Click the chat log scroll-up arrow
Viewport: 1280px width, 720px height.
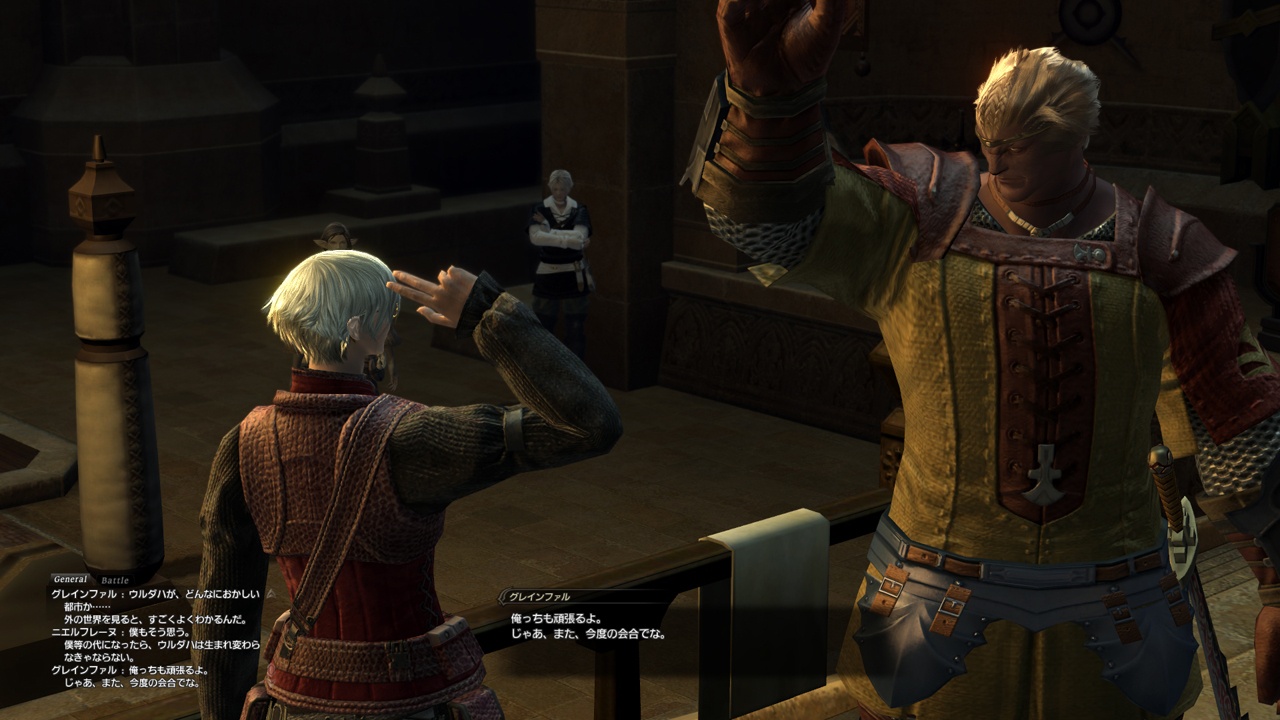268,593
